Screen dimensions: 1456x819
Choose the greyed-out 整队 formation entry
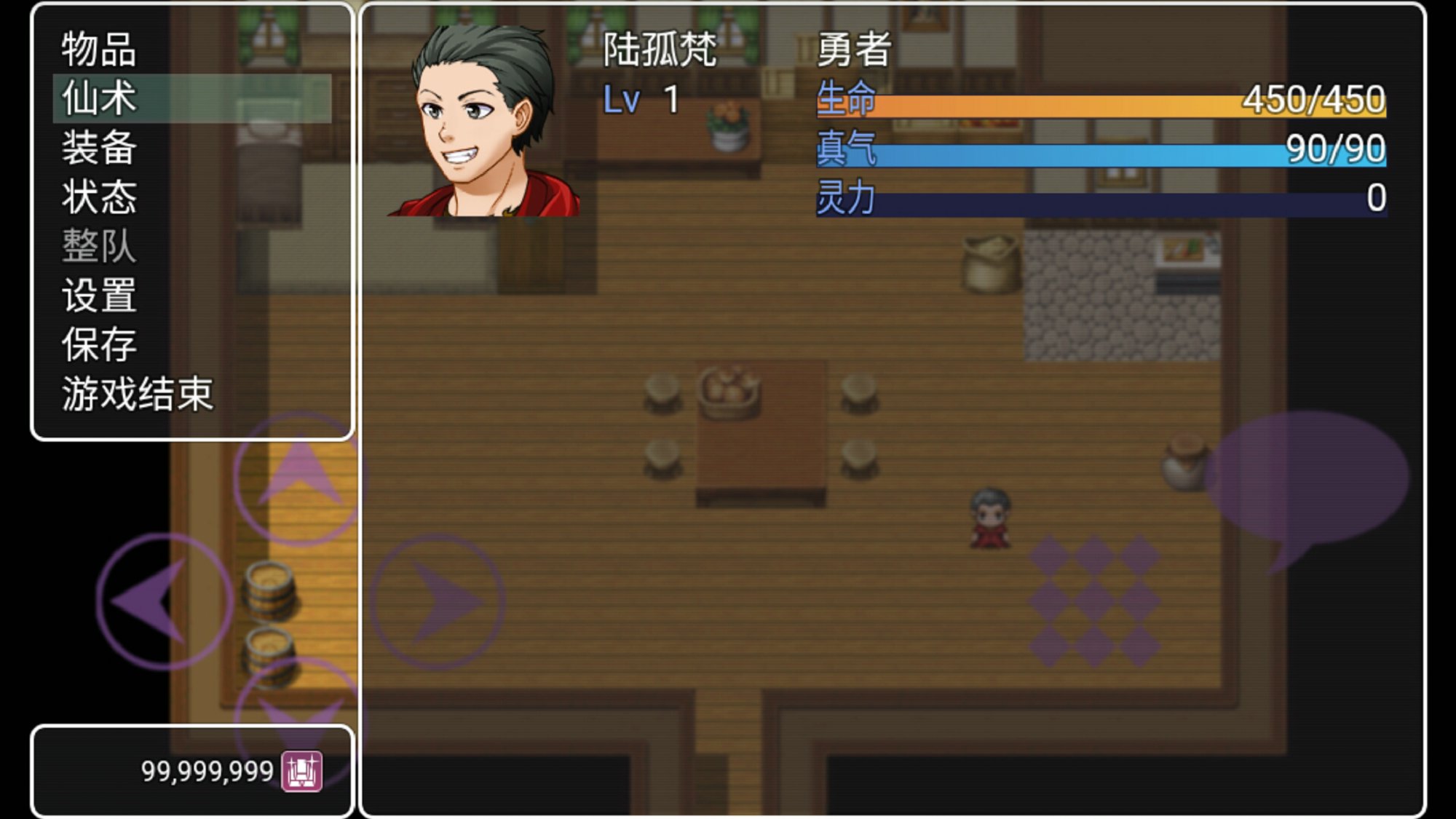(99, 246)
